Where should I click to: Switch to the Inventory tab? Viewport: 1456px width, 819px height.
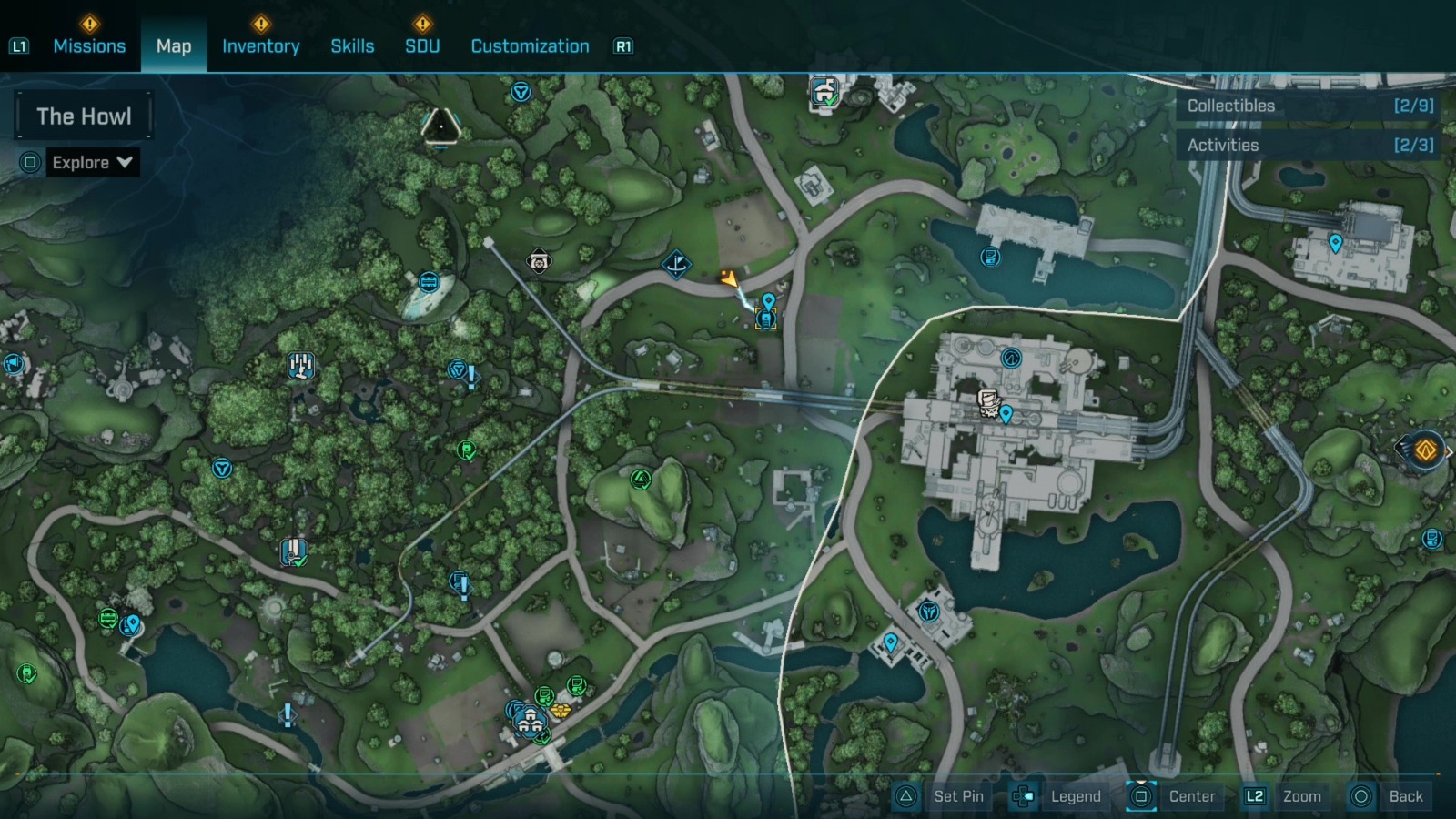(x=261, y=45)
